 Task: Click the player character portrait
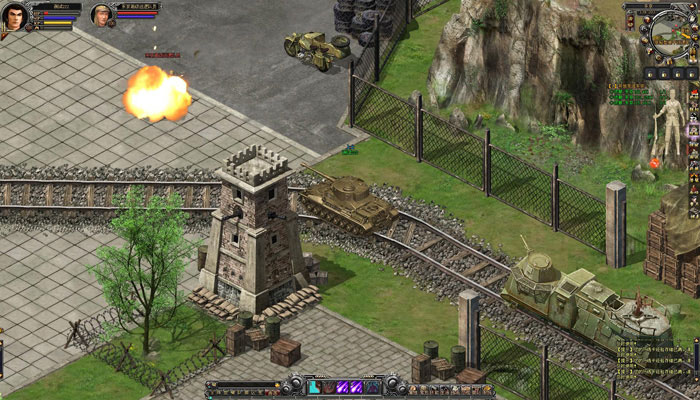coord(15,17)
